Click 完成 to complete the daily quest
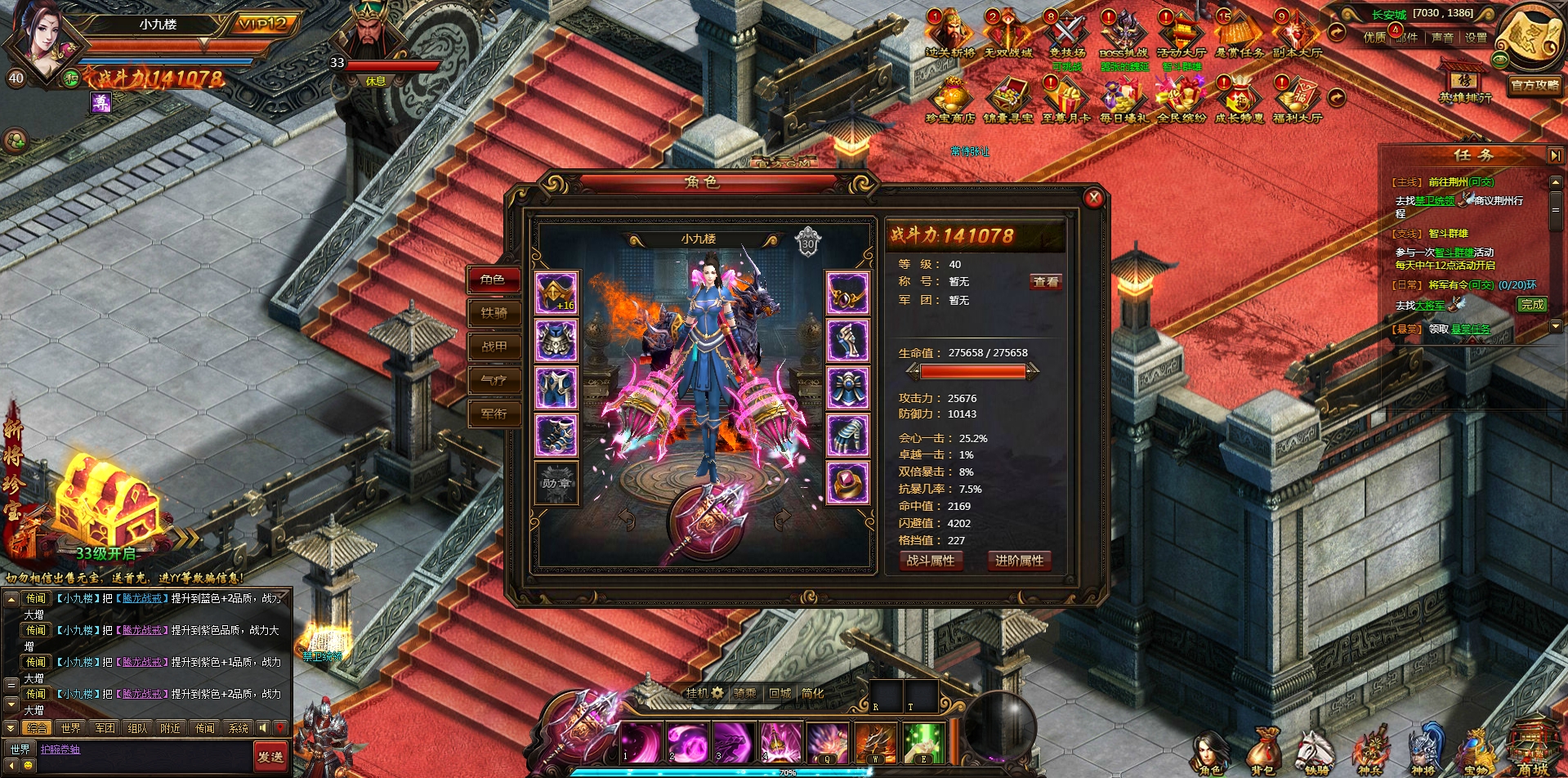 point(1534,304)
